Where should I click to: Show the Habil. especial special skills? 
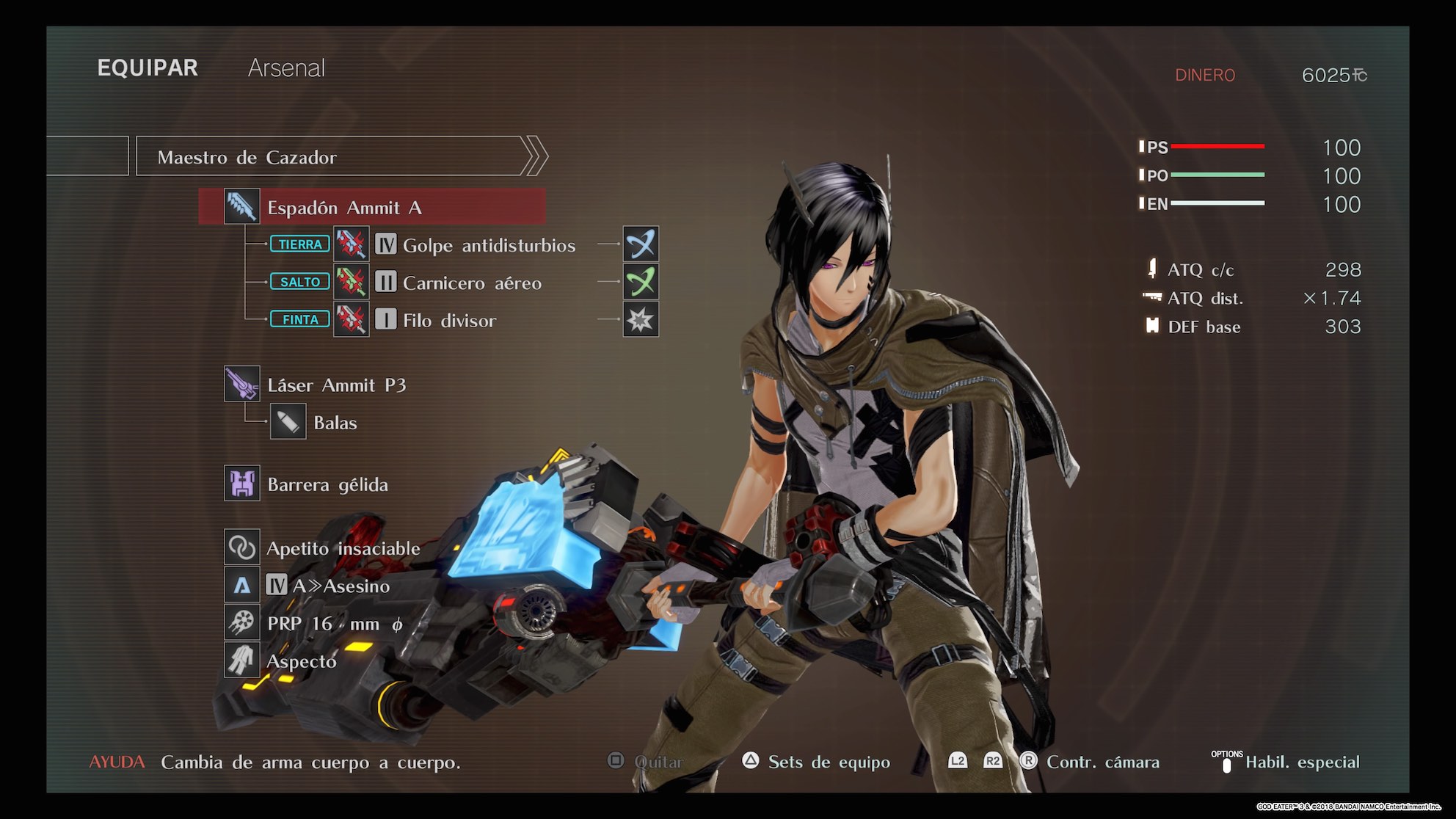click(x=1301, y=762)
